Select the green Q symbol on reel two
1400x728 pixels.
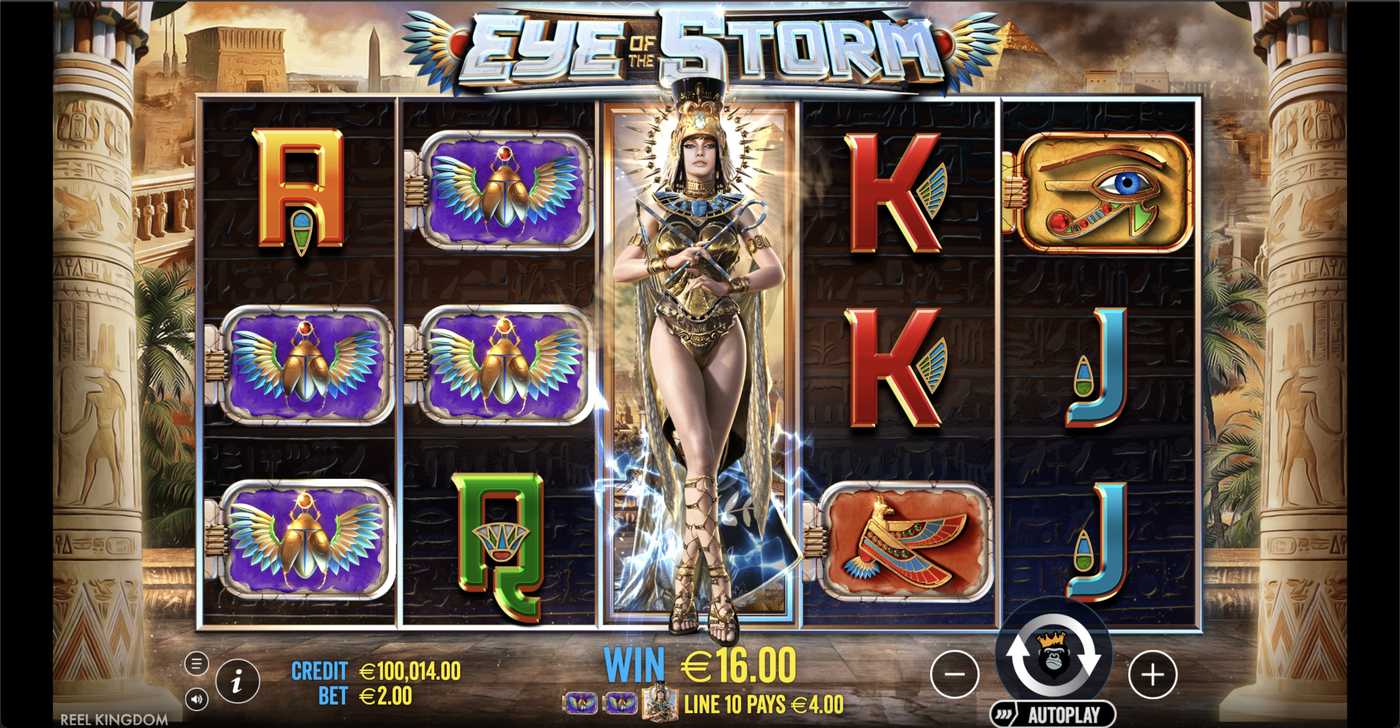pos(500,535)
